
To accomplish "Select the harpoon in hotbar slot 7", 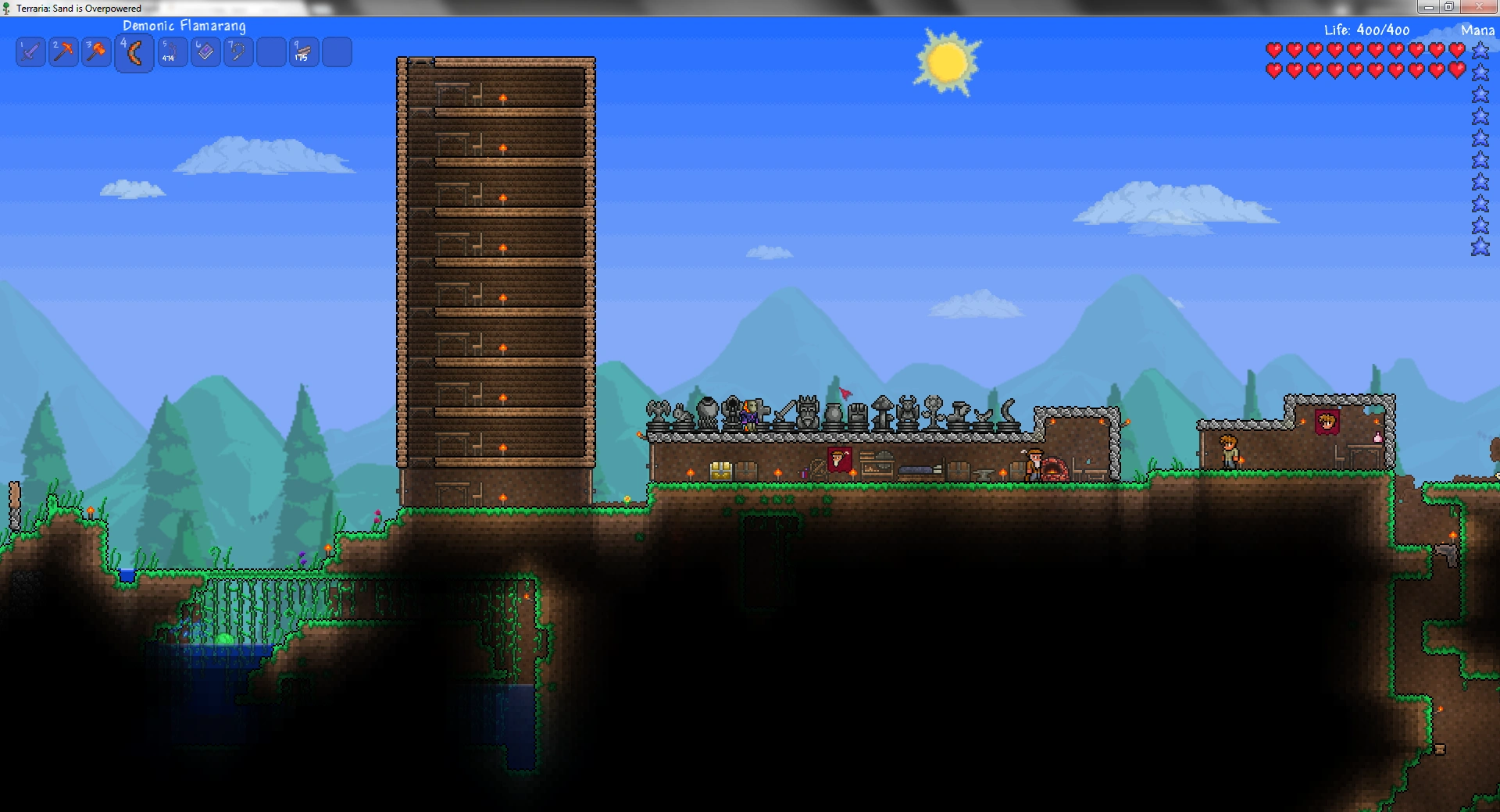I will (238, 52).
